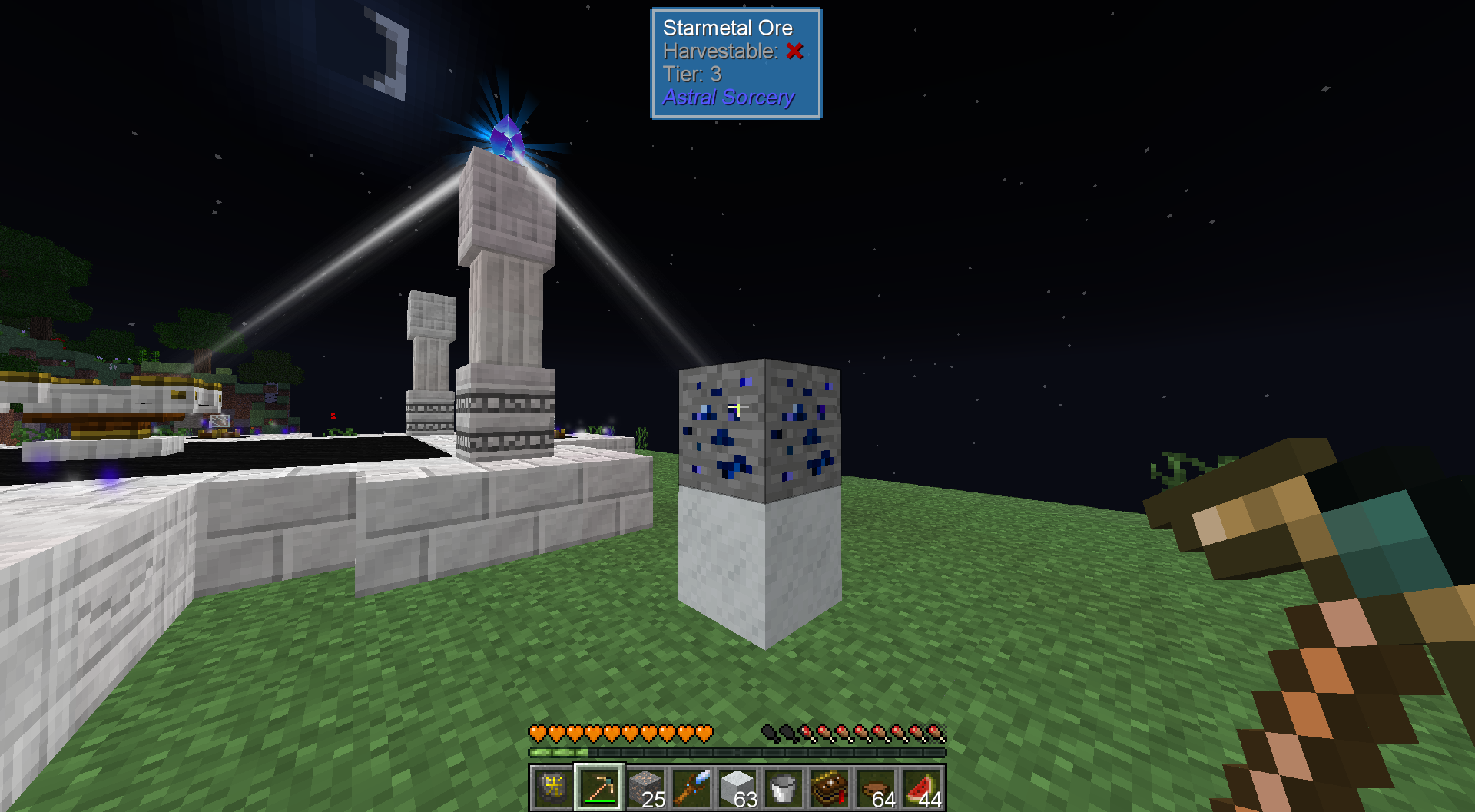1475x812 pixels.
Task: Select the pickaxe hotbar slot
Action: (598, 787)
